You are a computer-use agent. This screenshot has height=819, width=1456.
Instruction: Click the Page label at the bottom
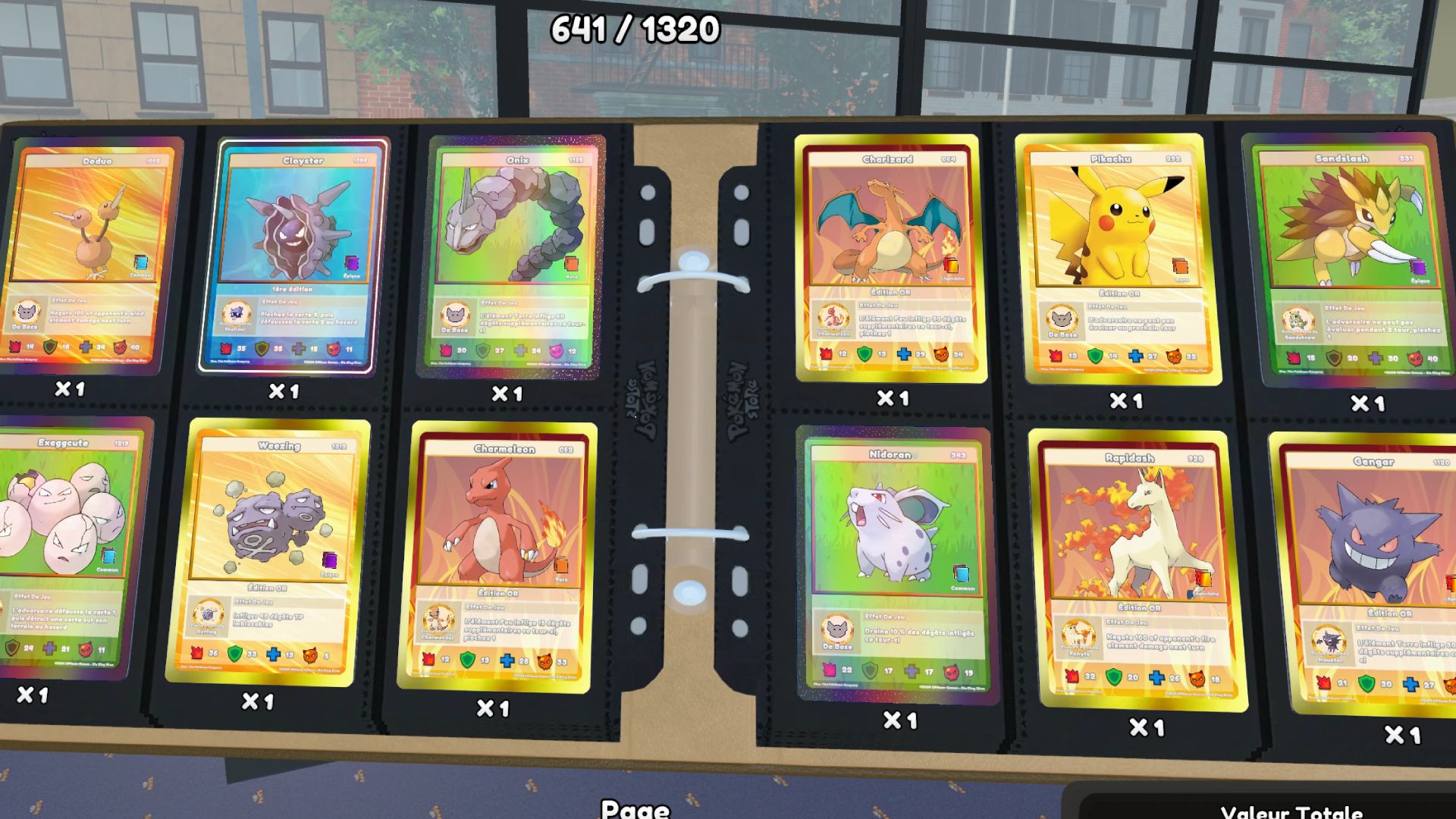635,810
